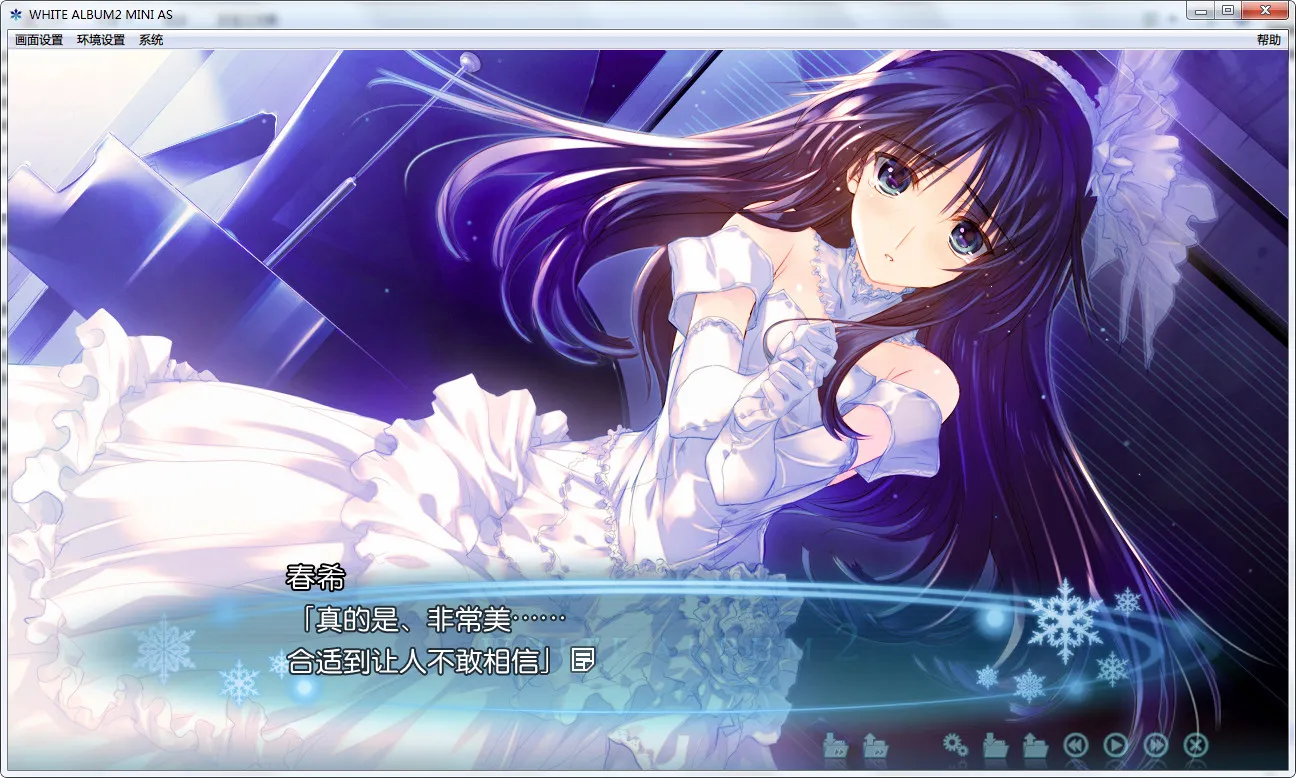Click the dialogue text box to advance
Image resolution: width=1296 pixels, height=778 pixels.
(x=430, y=640)
